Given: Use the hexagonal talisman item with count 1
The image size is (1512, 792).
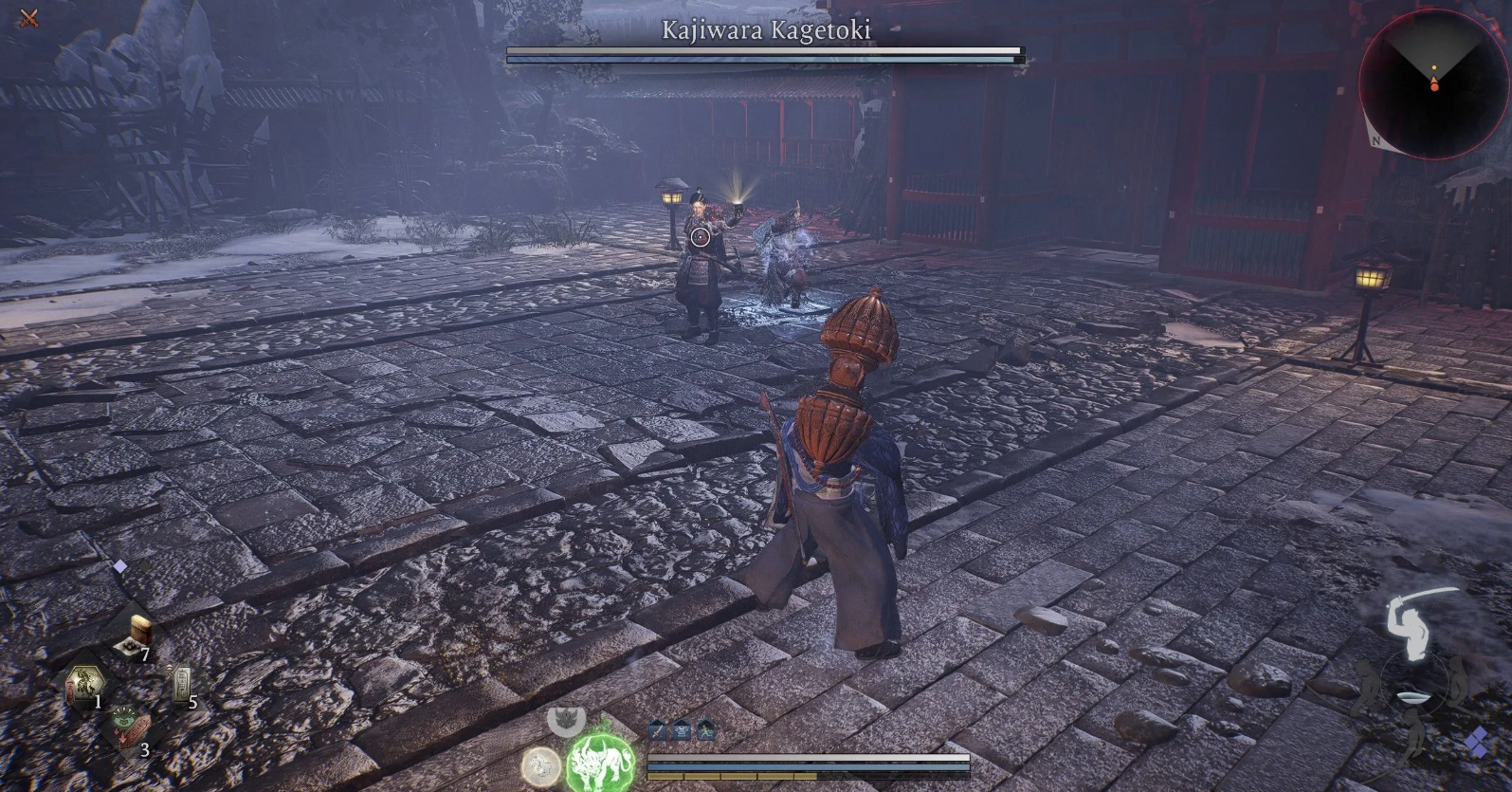Looking at the screenshot, I should (85, 685).
